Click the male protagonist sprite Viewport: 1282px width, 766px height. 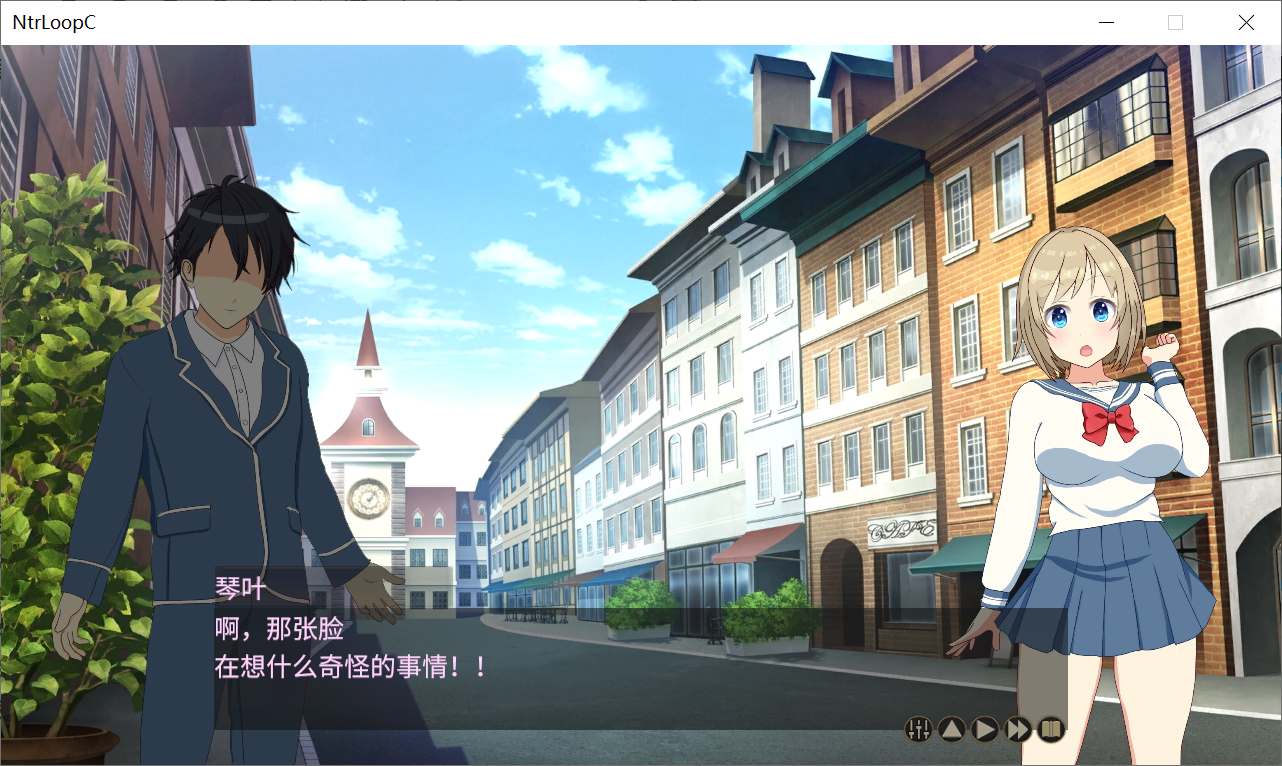tap(240, 400)
